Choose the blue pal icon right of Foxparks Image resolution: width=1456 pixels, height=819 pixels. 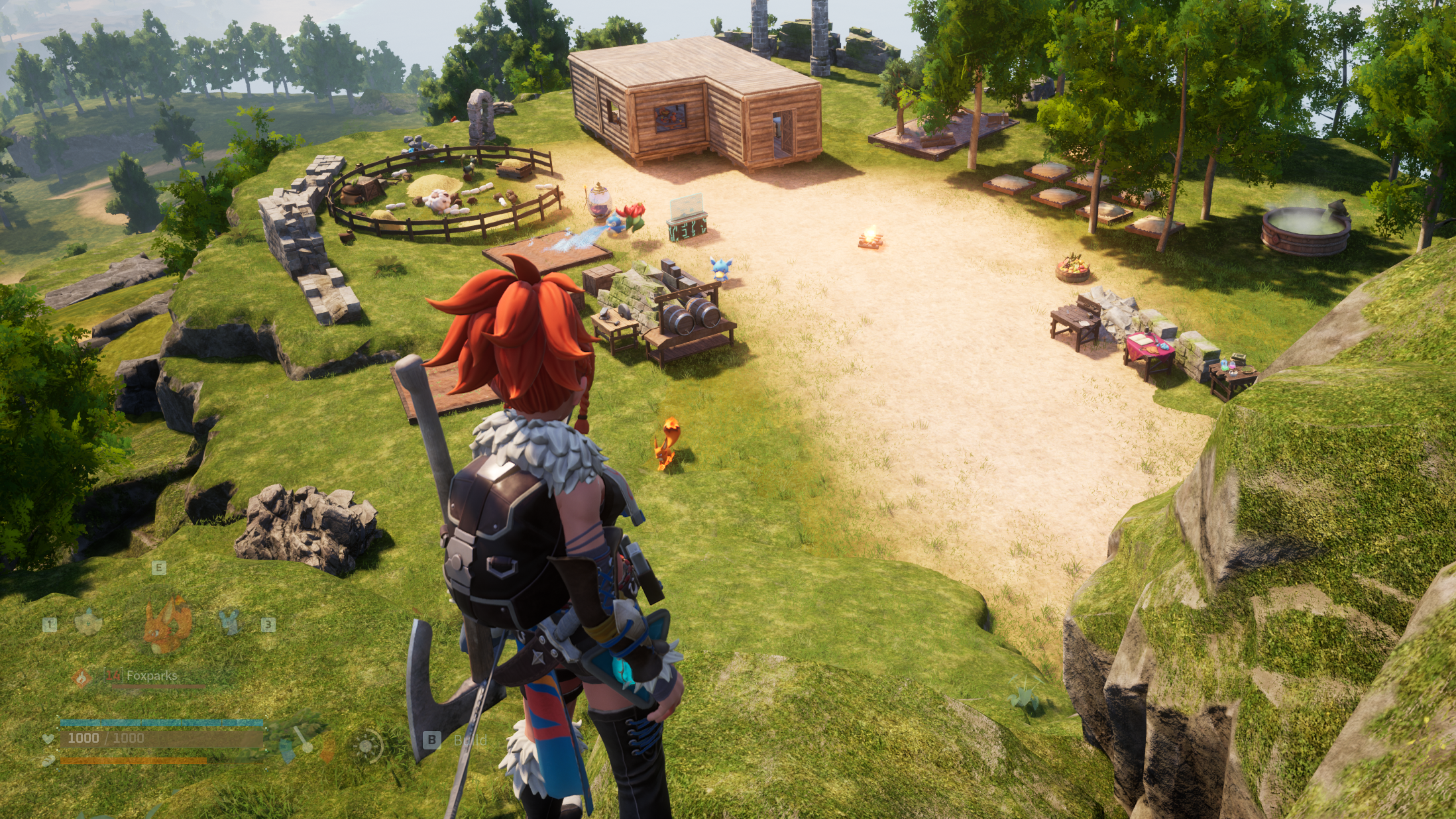[229, 623]
